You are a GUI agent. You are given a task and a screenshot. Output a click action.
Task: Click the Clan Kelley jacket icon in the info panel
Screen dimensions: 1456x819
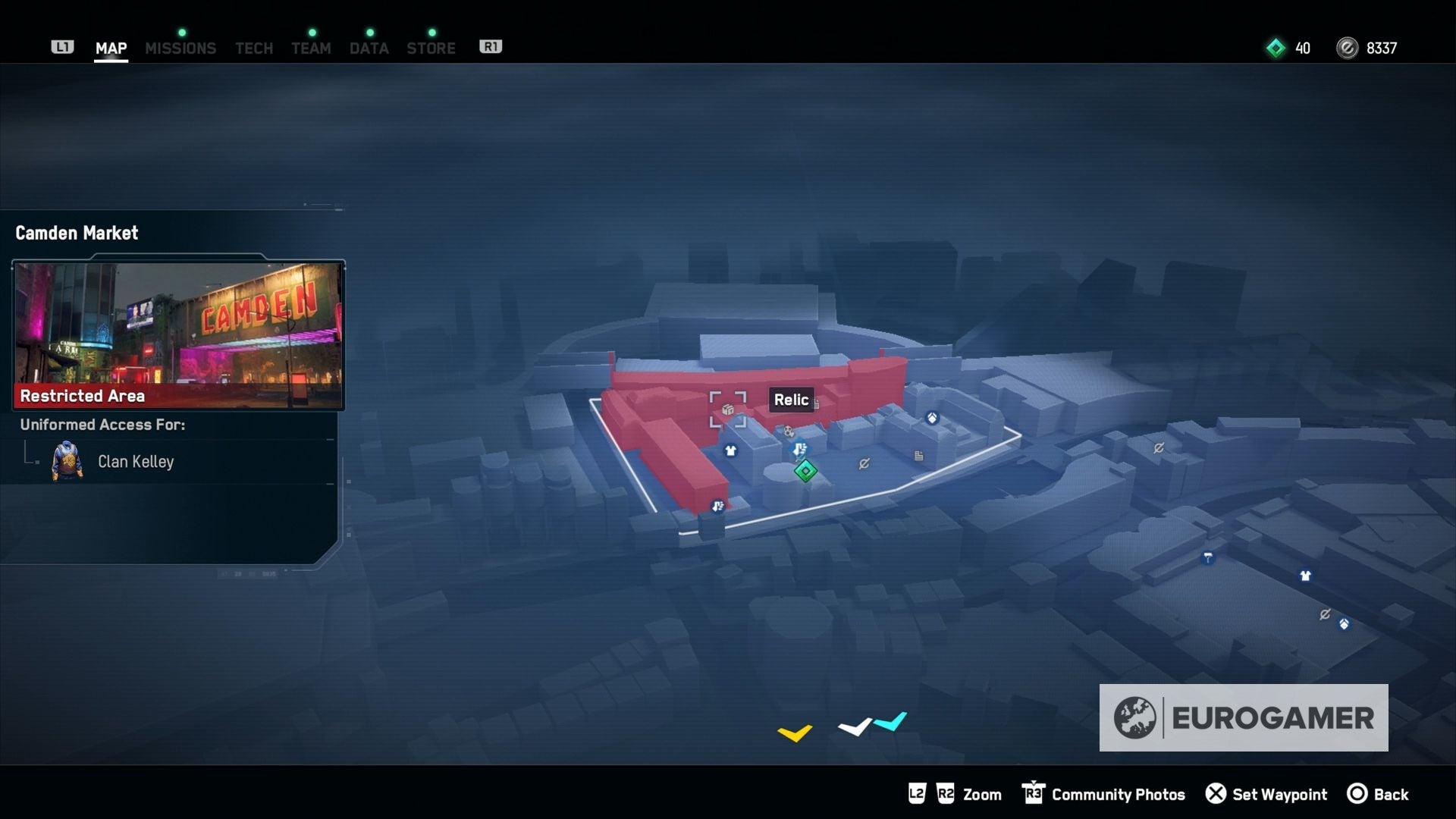coord(68,461)
